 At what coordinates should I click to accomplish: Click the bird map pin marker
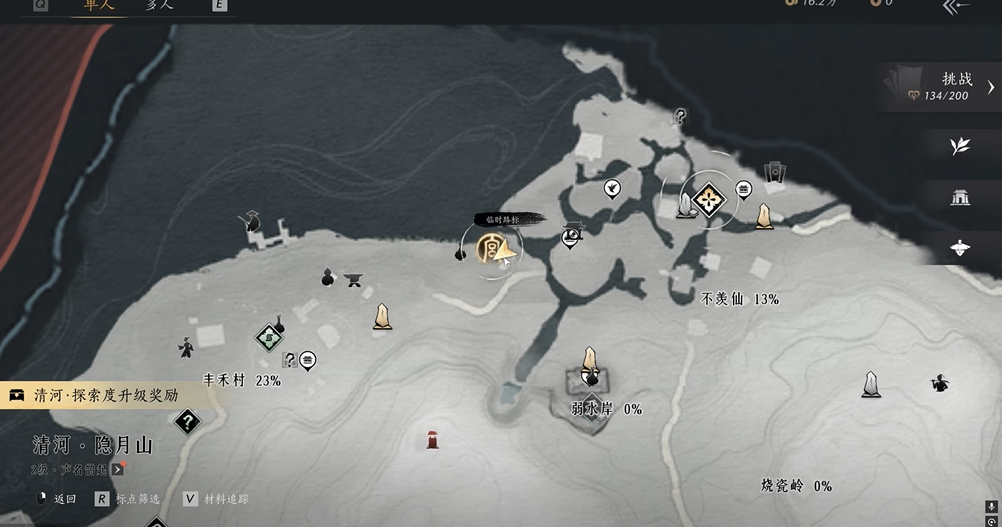pos(611,187)
